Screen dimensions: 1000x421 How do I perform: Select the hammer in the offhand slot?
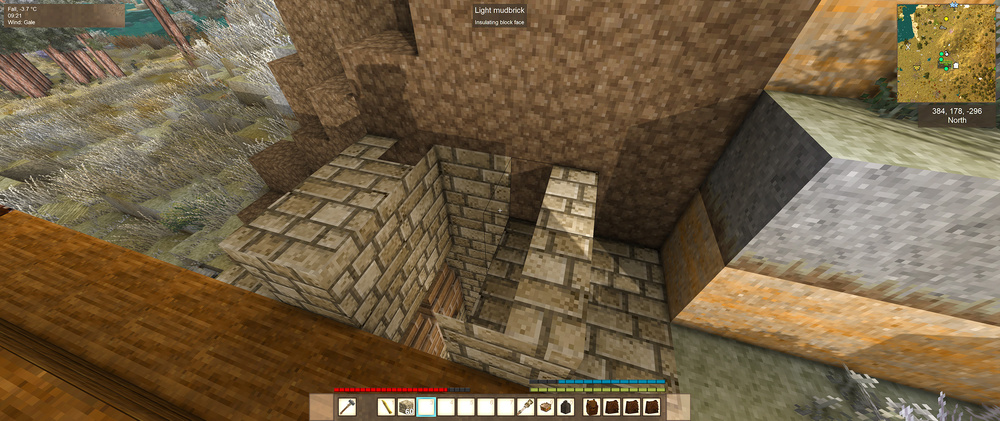346,407
